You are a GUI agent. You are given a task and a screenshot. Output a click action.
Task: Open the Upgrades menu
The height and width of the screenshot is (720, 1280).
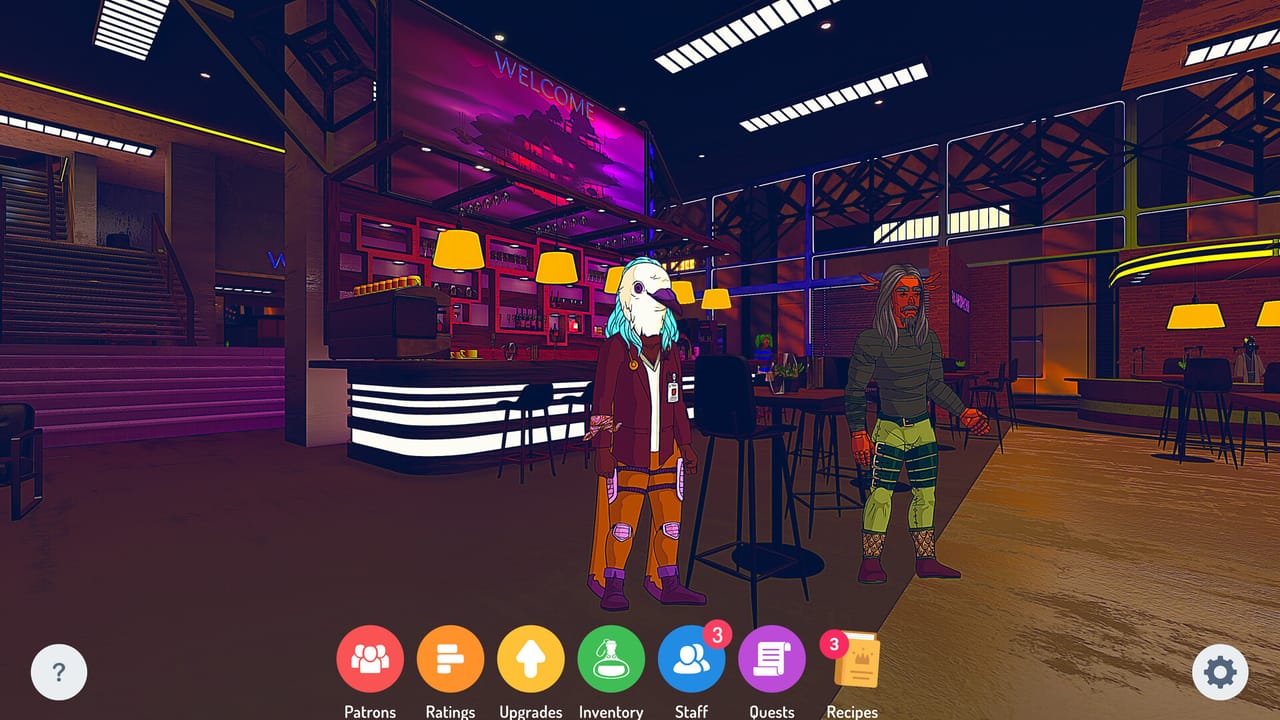point(531,660)
